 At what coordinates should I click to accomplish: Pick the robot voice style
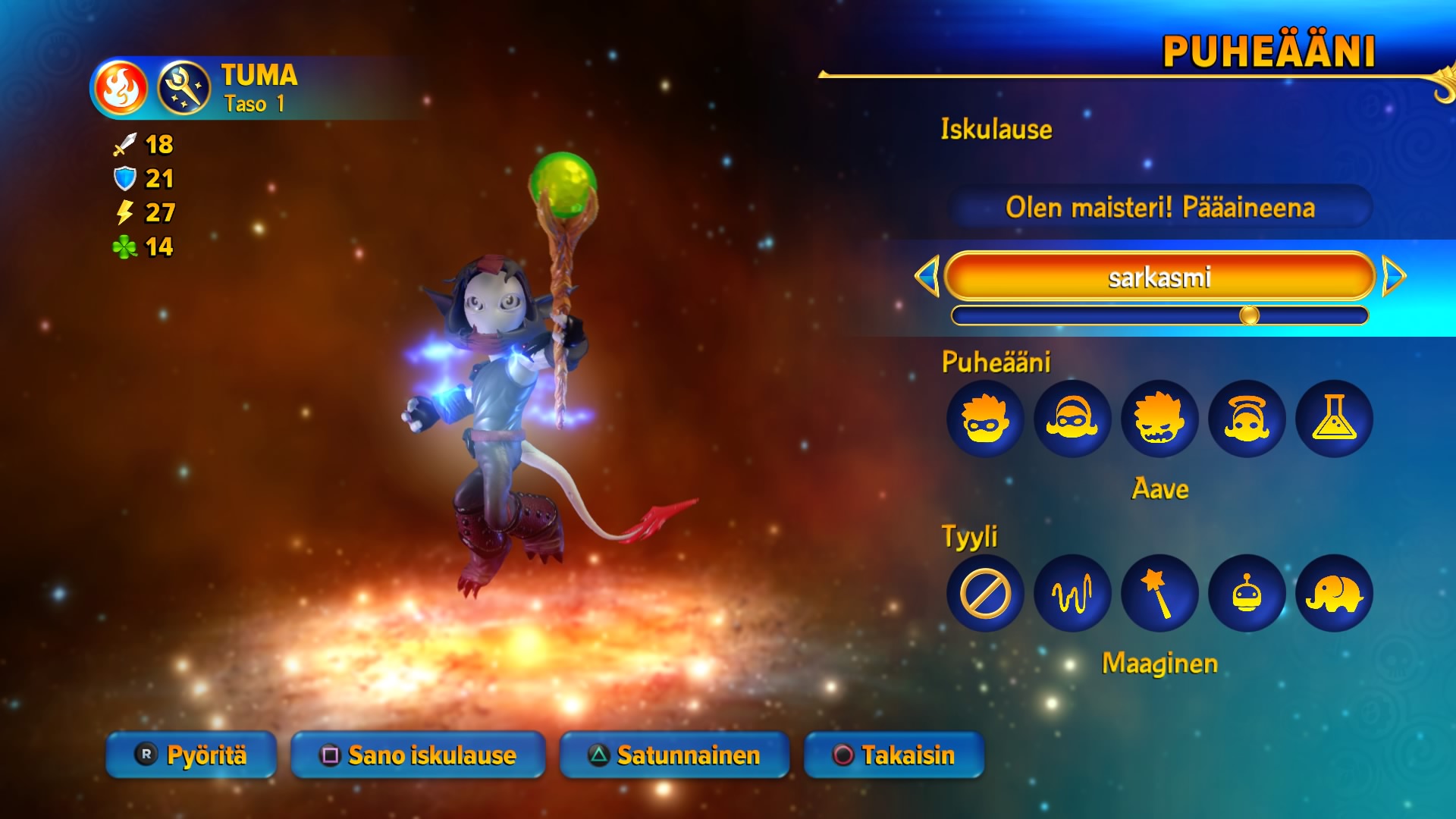pyautogui.click(x=1247, y=594)
